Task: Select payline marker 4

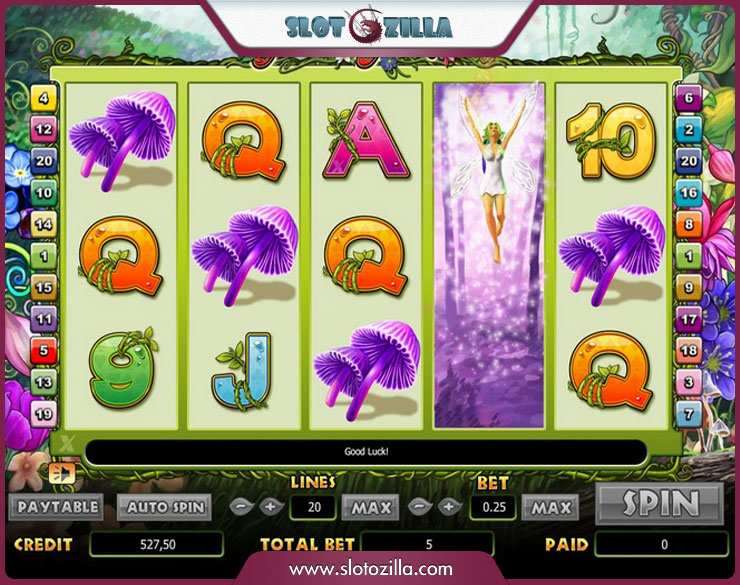Action: click(x=44, y=99)
